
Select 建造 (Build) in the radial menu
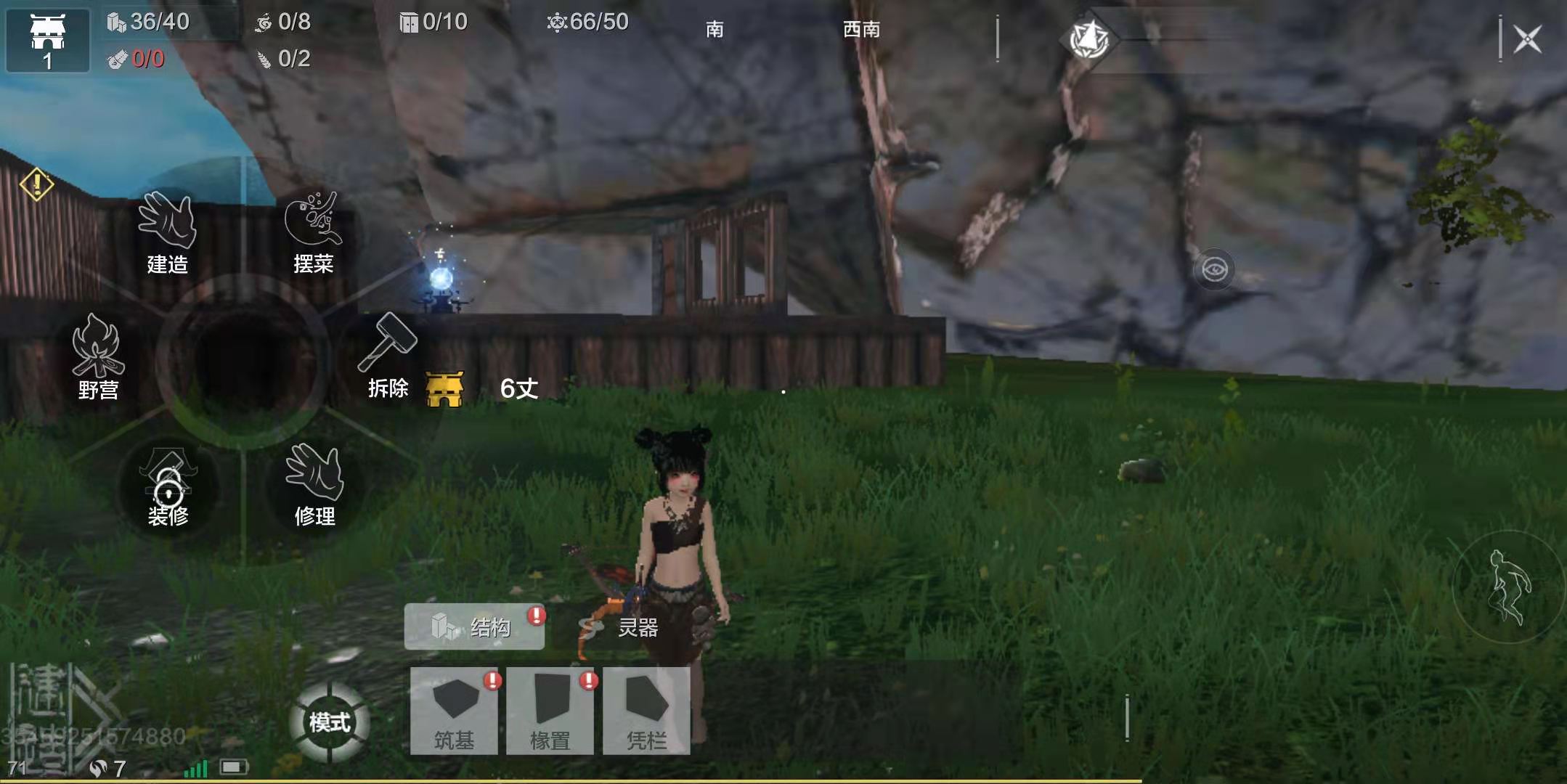[x=167, y=232]
